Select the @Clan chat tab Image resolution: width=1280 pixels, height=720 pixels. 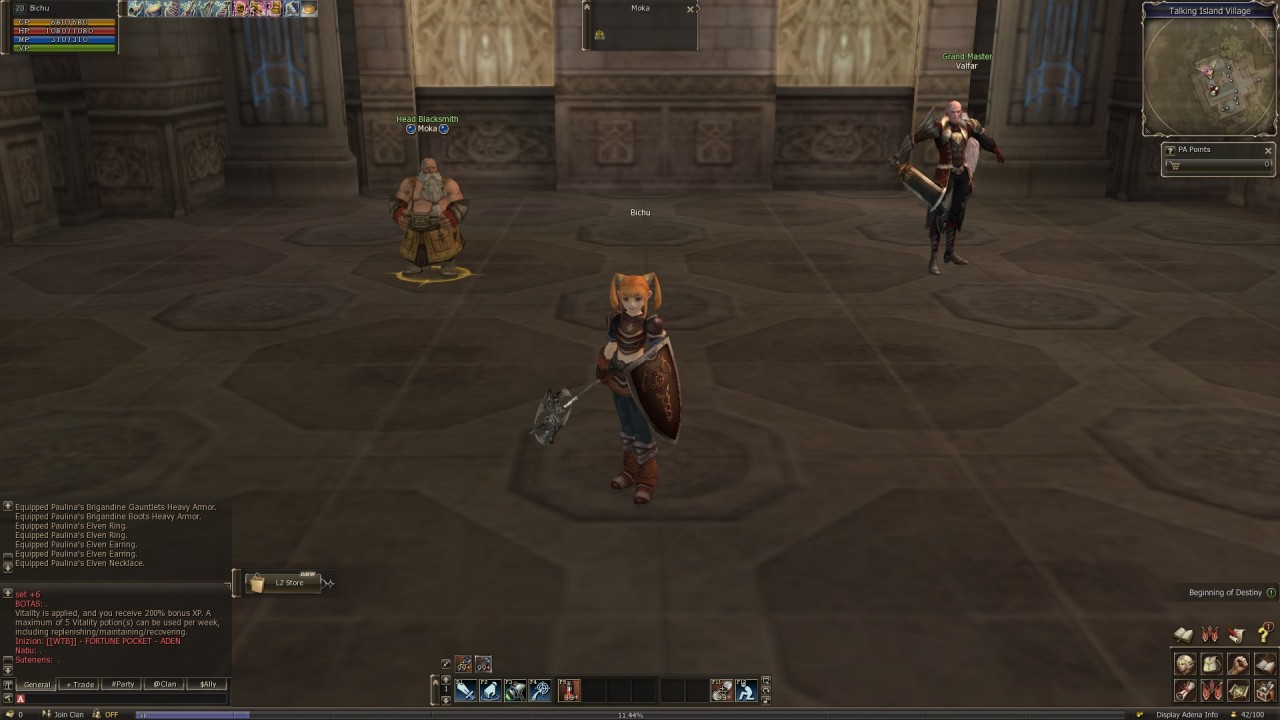click(x=165, y=685)
